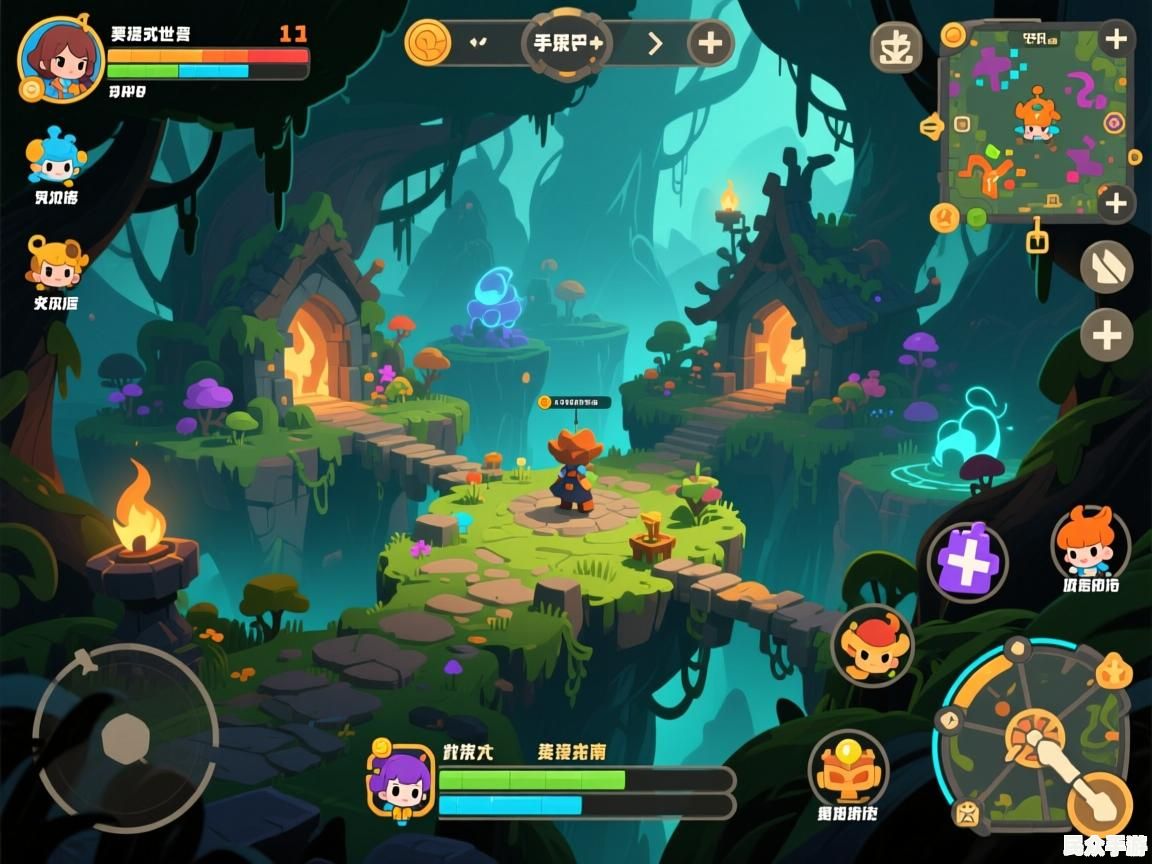This screenshot has height=864, width=1152.
Task: Tap the sword attack button
Action: tap(1097, 803)
